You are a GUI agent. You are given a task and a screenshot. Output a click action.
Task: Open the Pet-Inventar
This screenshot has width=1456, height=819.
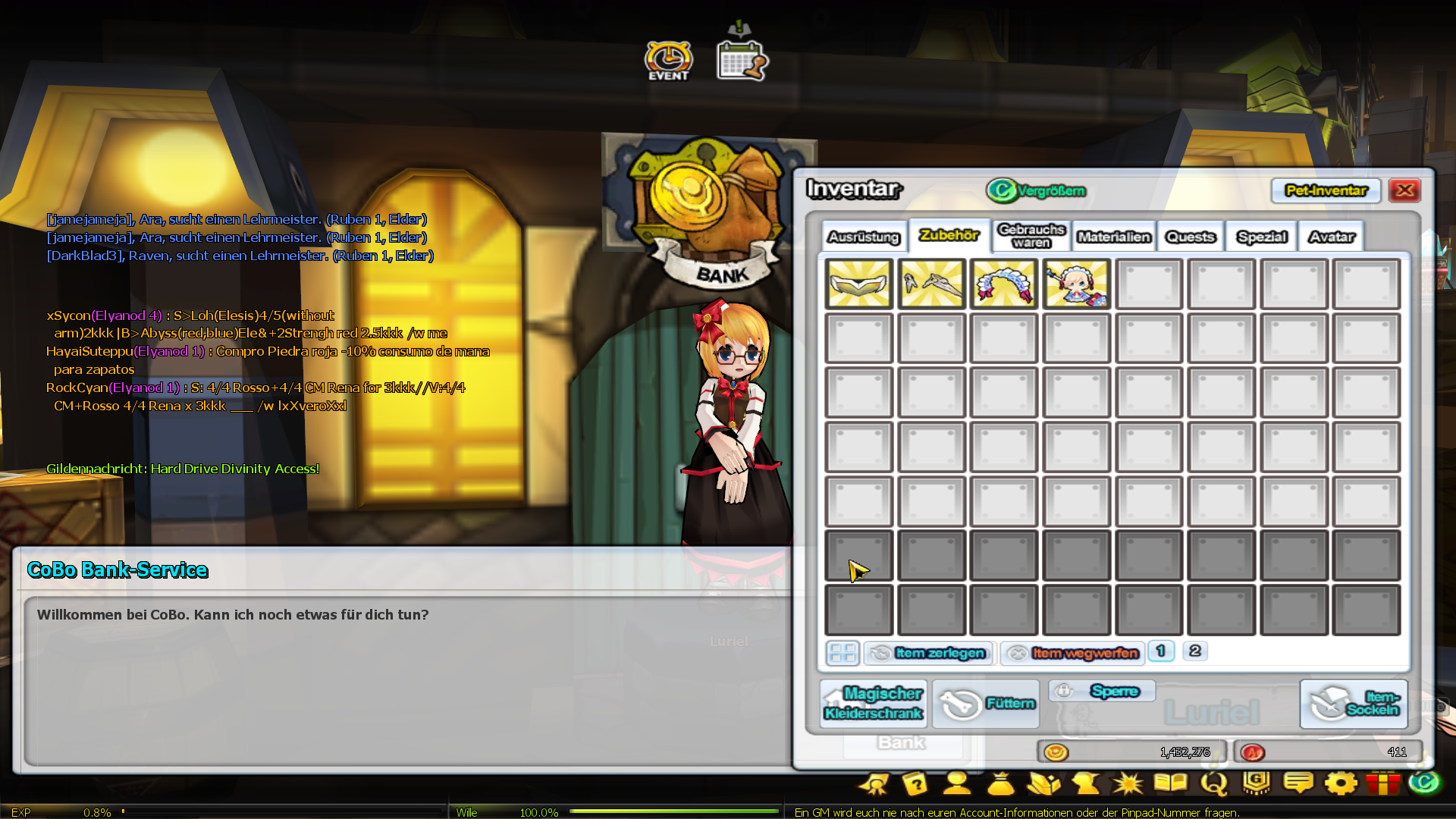click(1326, 190)
